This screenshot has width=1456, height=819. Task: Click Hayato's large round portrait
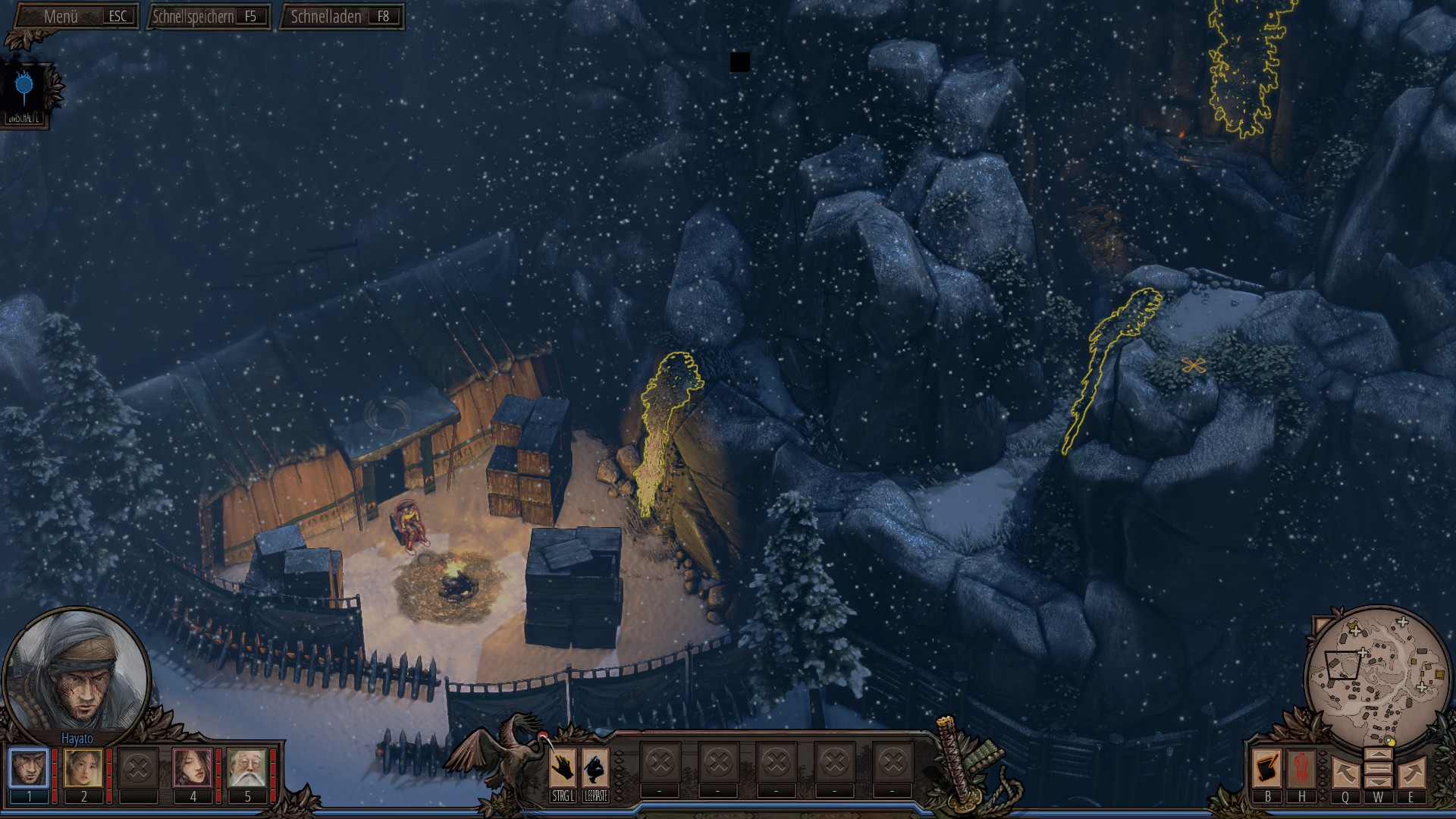point(77,671)
